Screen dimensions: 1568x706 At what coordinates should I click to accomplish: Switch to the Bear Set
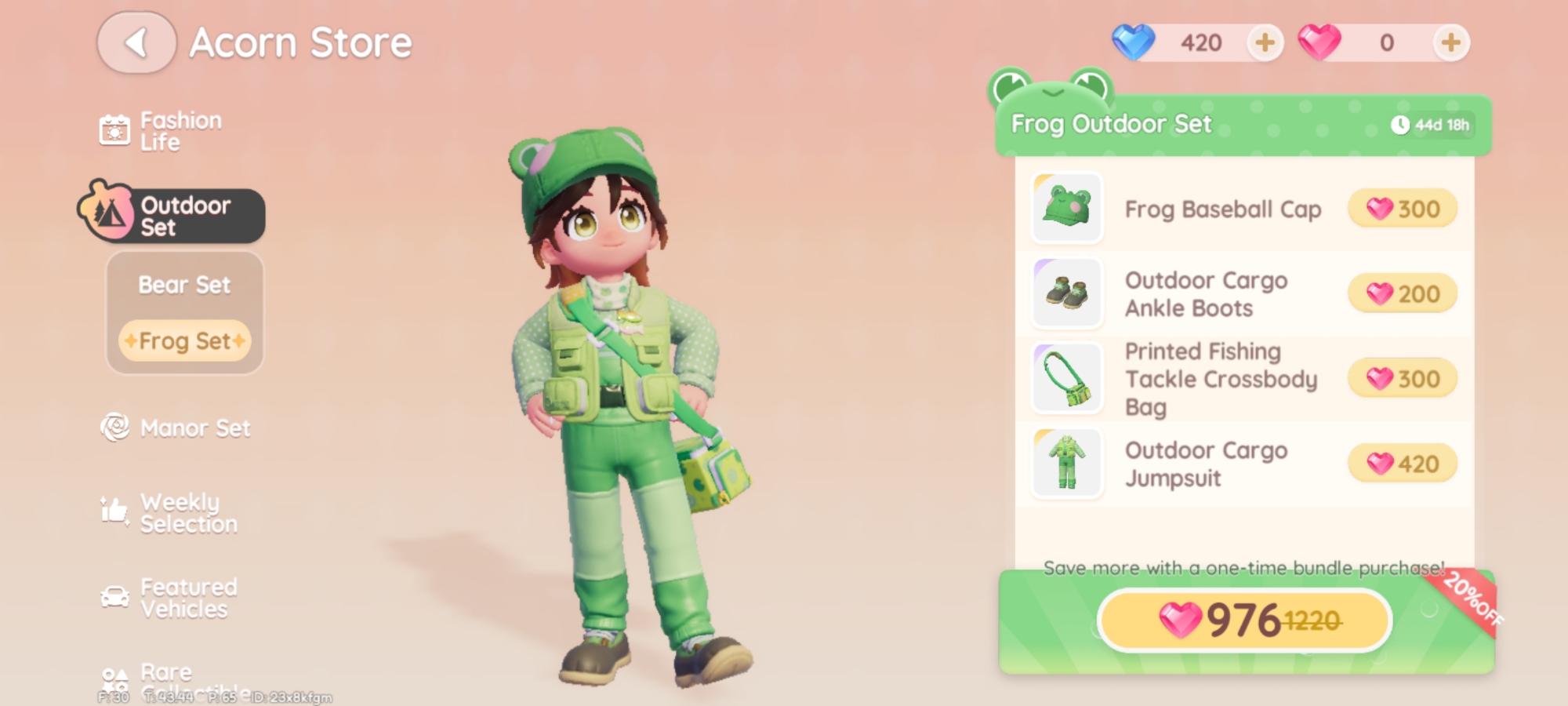(x=184, y=285)
